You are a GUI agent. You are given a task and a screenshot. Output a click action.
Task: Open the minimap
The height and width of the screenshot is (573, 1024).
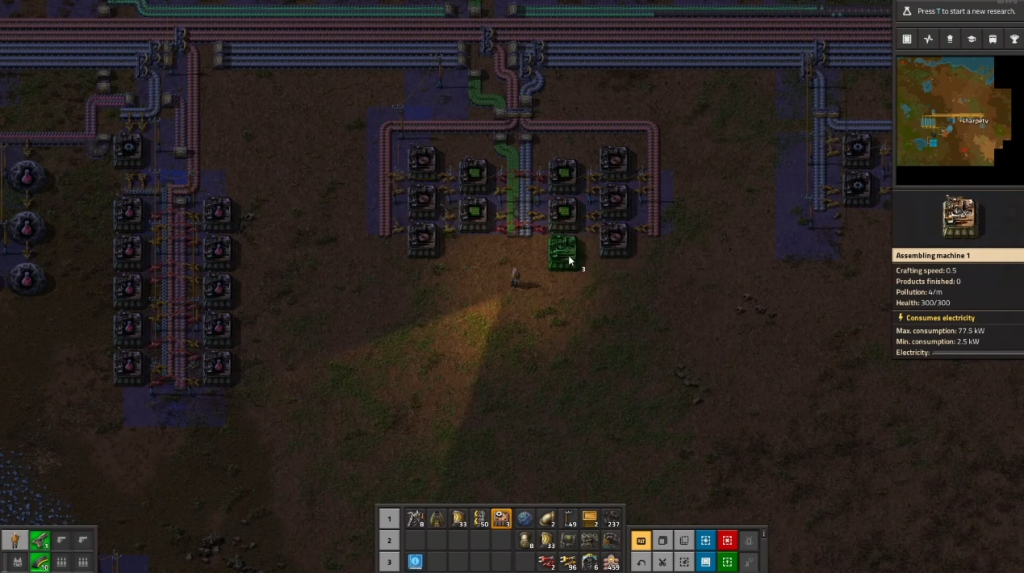tap(958, 120)
